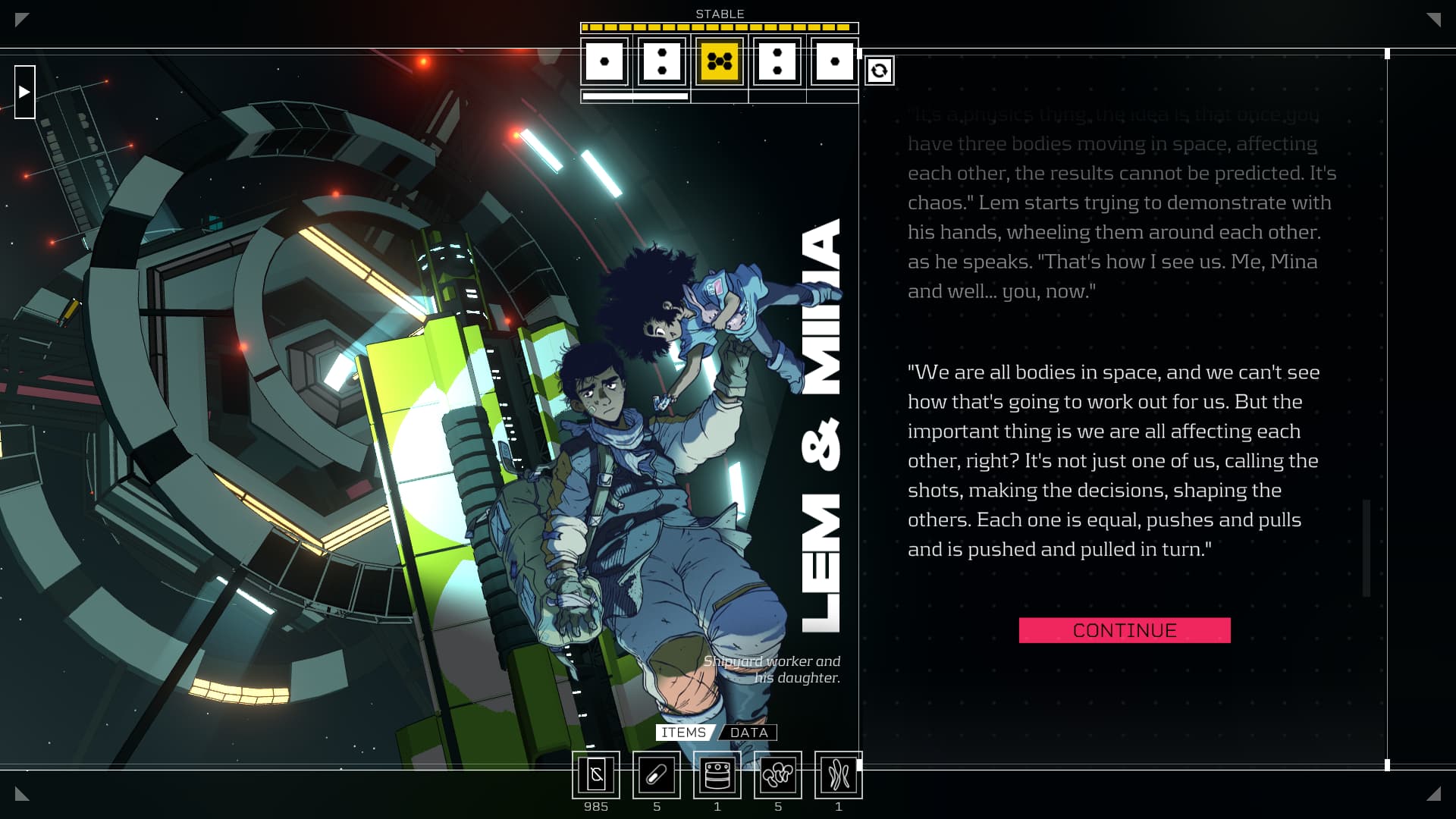Click the dialogue text scrollbar
Screen dimensions: 1456x819
point(1367,548)
